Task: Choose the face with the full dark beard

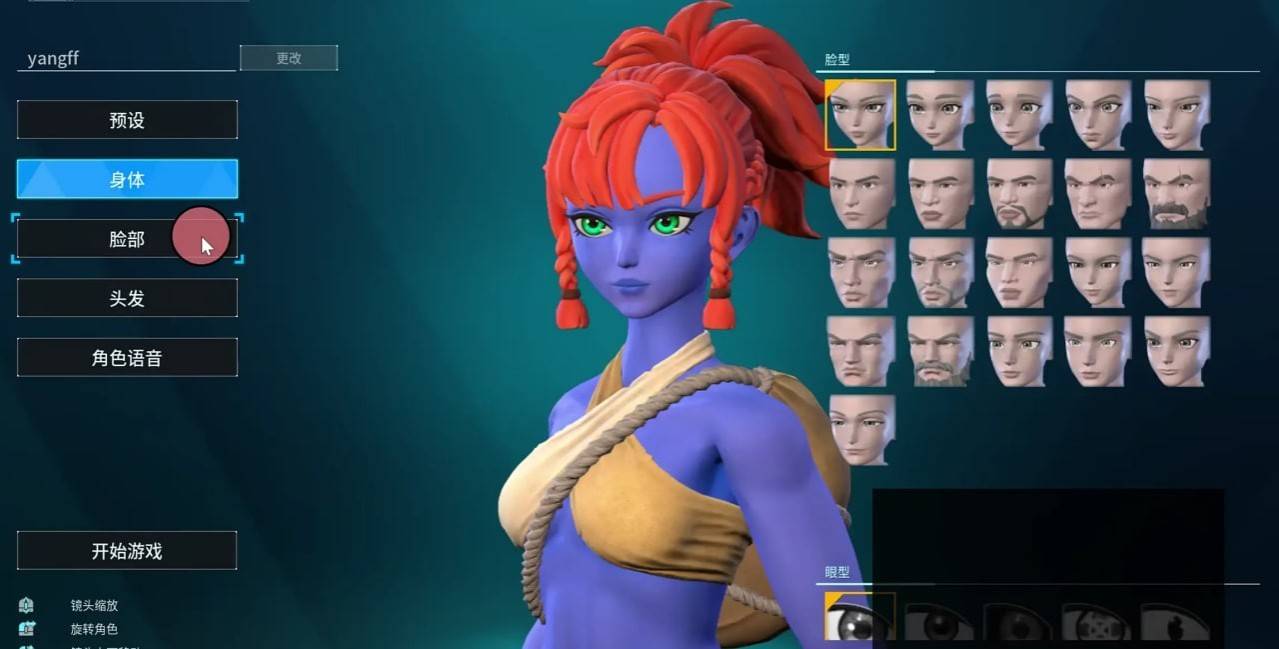Action: pos(1176,194)
